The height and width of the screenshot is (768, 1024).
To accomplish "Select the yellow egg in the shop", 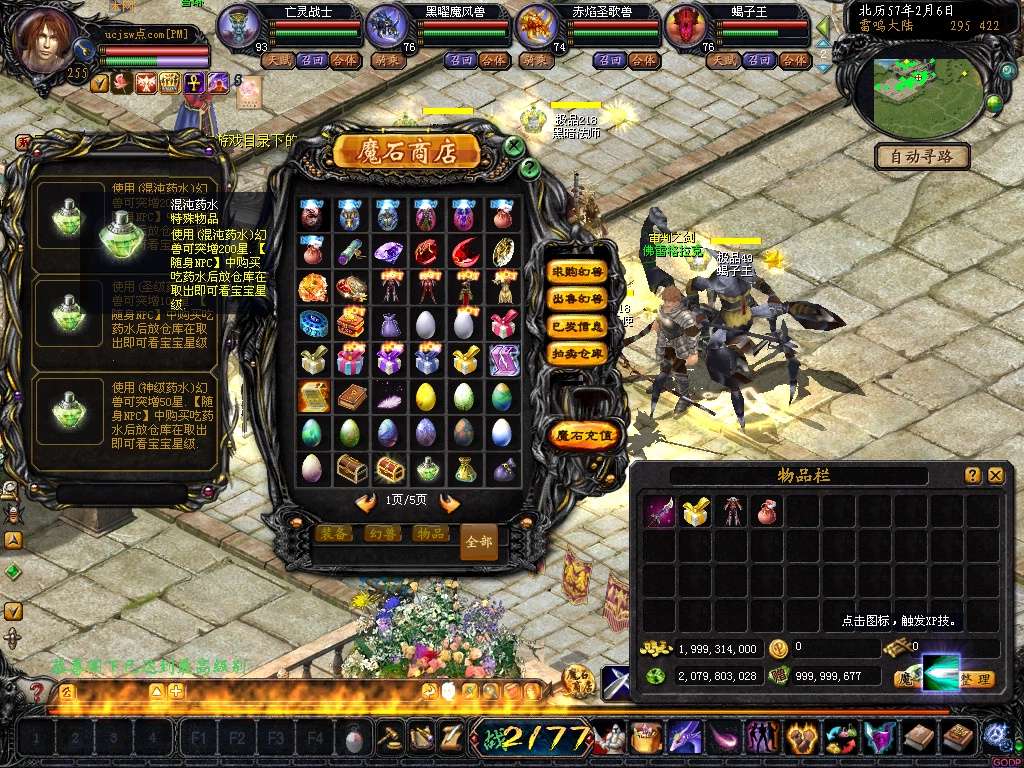I will [x=426, y=397].
